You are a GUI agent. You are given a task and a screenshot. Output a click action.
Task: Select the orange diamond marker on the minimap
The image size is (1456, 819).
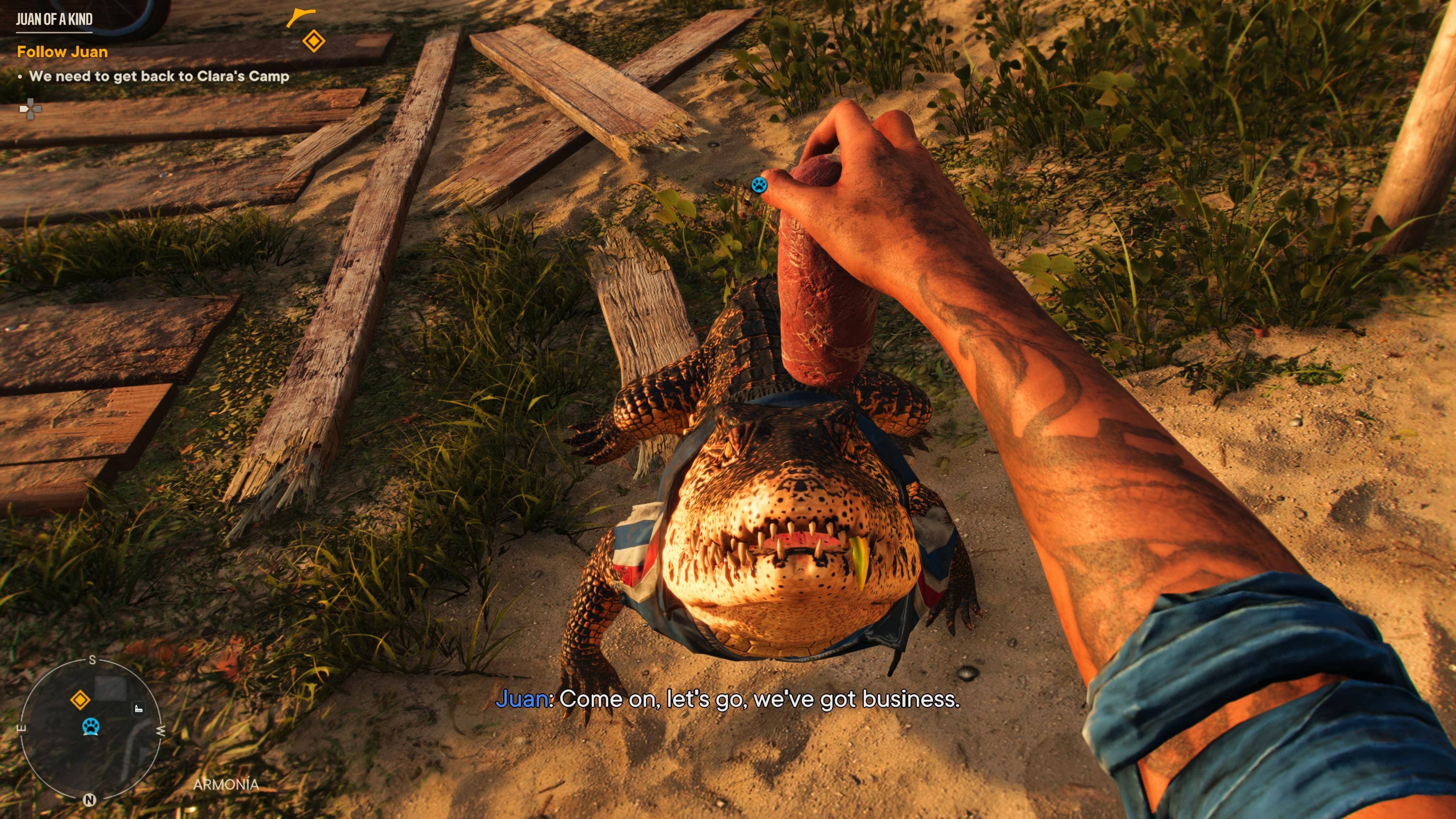click(80, 700)
